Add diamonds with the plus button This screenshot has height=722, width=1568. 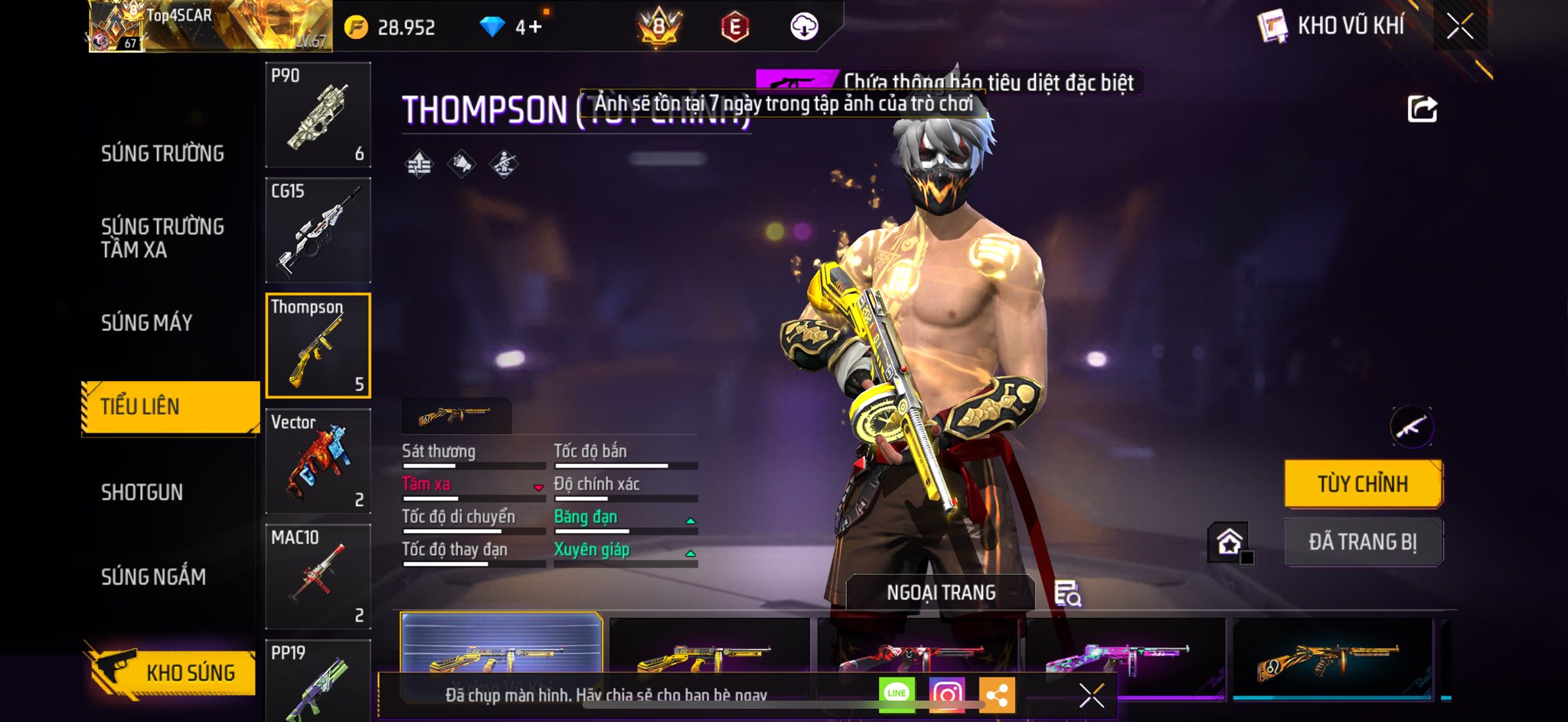tap(534, 28)
